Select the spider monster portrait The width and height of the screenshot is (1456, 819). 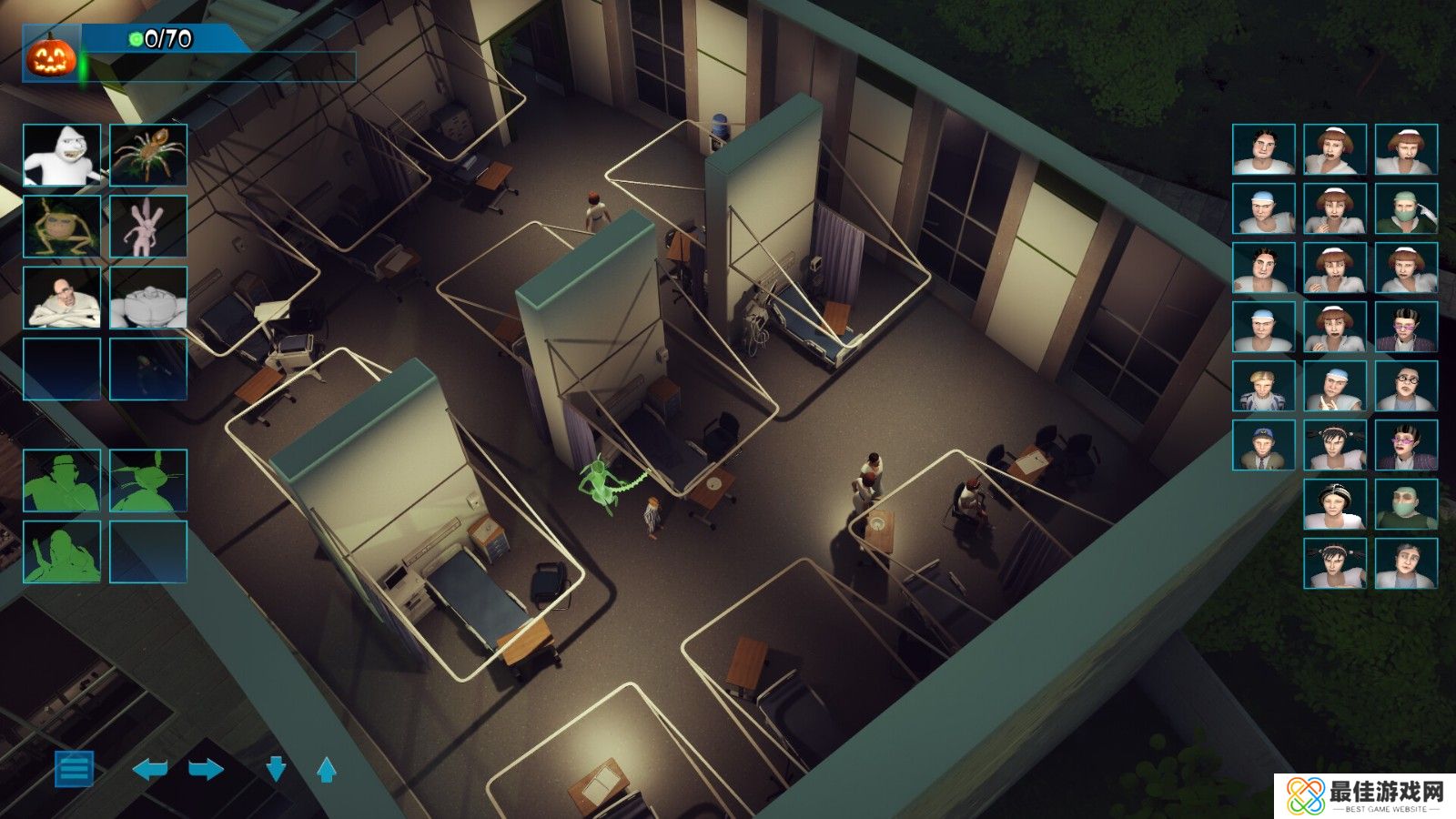pos(148,156)
